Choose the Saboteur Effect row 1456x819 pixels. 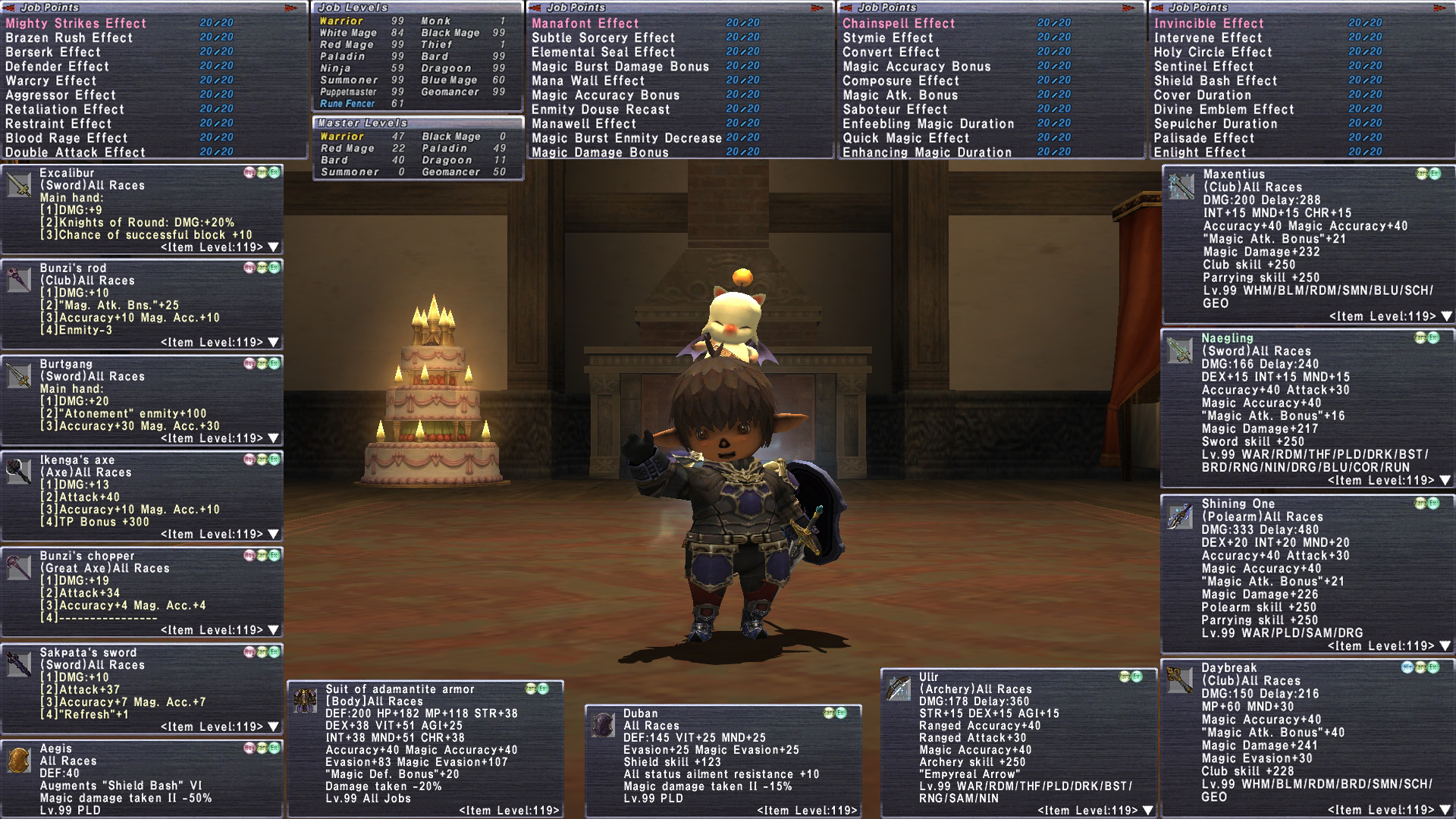click(x=895, y=110)
